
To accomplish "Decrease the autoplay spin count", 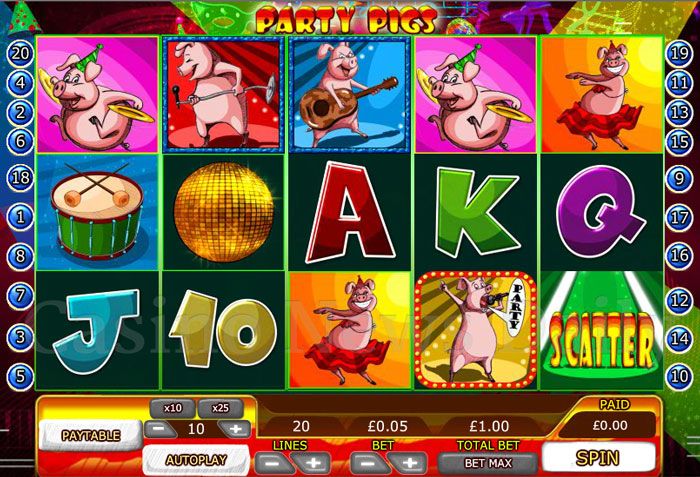I will tap(157, 429).
